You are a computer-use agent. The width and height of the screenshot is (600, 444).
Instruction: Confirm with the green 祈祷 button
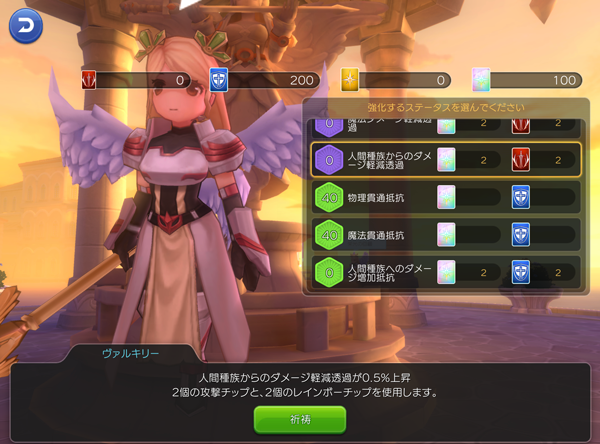[x=300, y=419]
